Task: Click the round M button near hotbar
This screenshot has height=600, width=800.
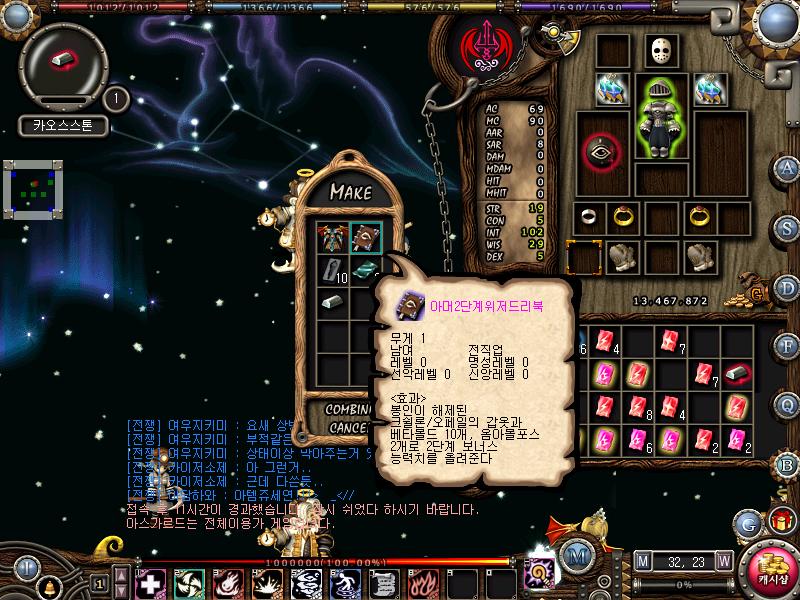Action: click(x=575, y=556)
